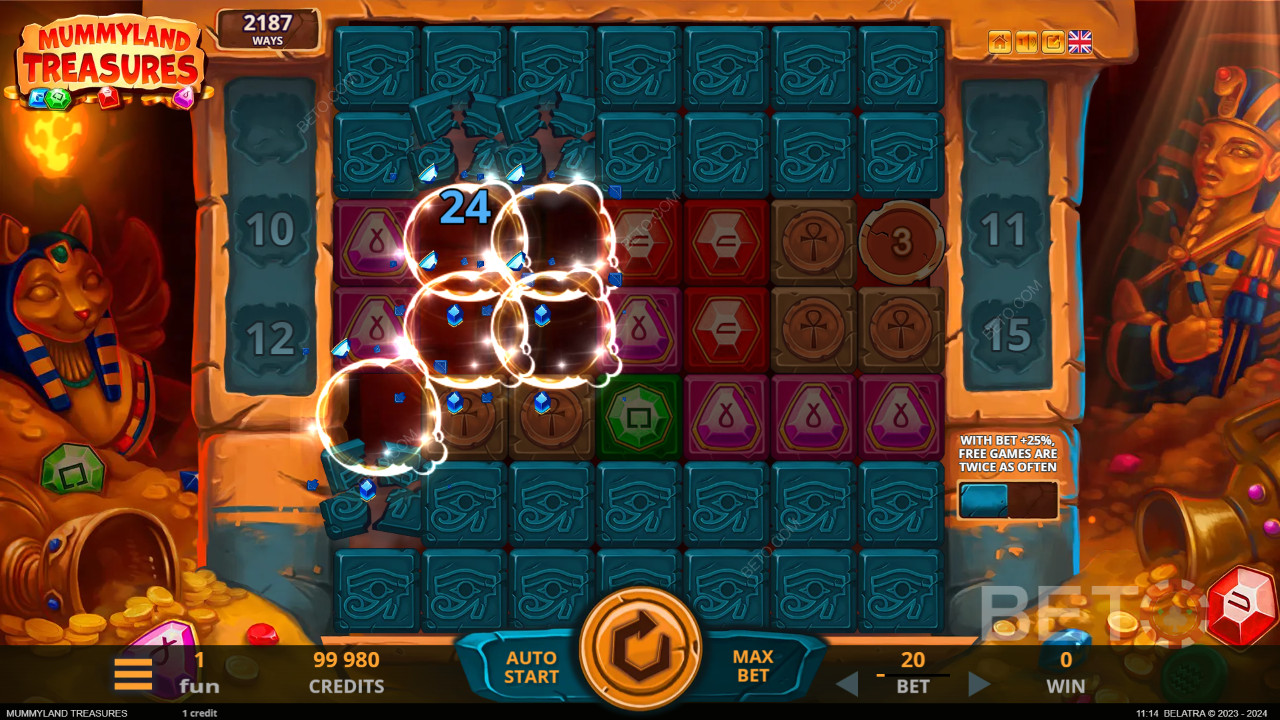
Task: Decrease the bet with the left arrow
Action: [847, 685]
